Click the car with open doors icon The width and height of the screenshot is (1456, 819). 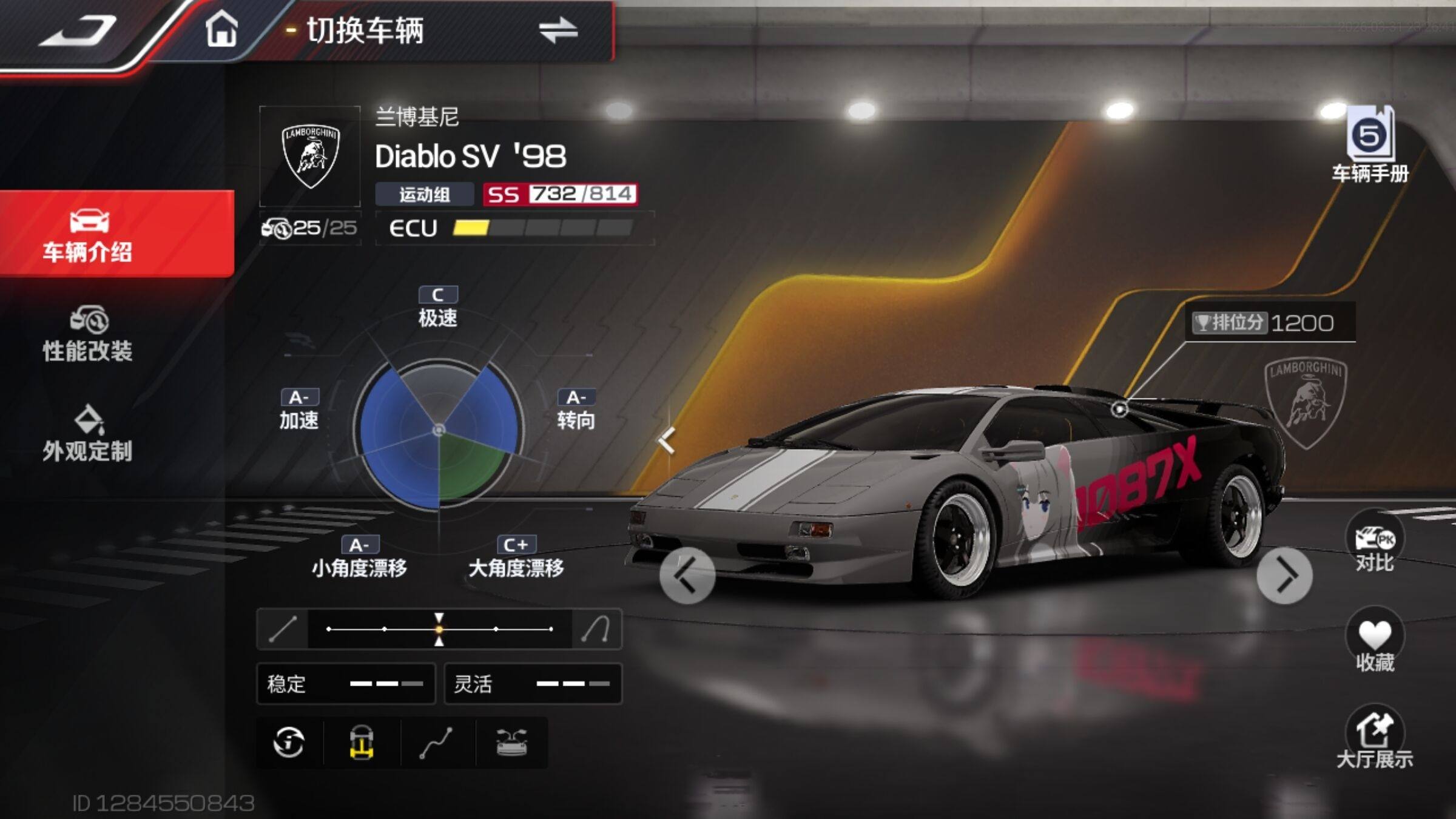click(x=511, y=742)
